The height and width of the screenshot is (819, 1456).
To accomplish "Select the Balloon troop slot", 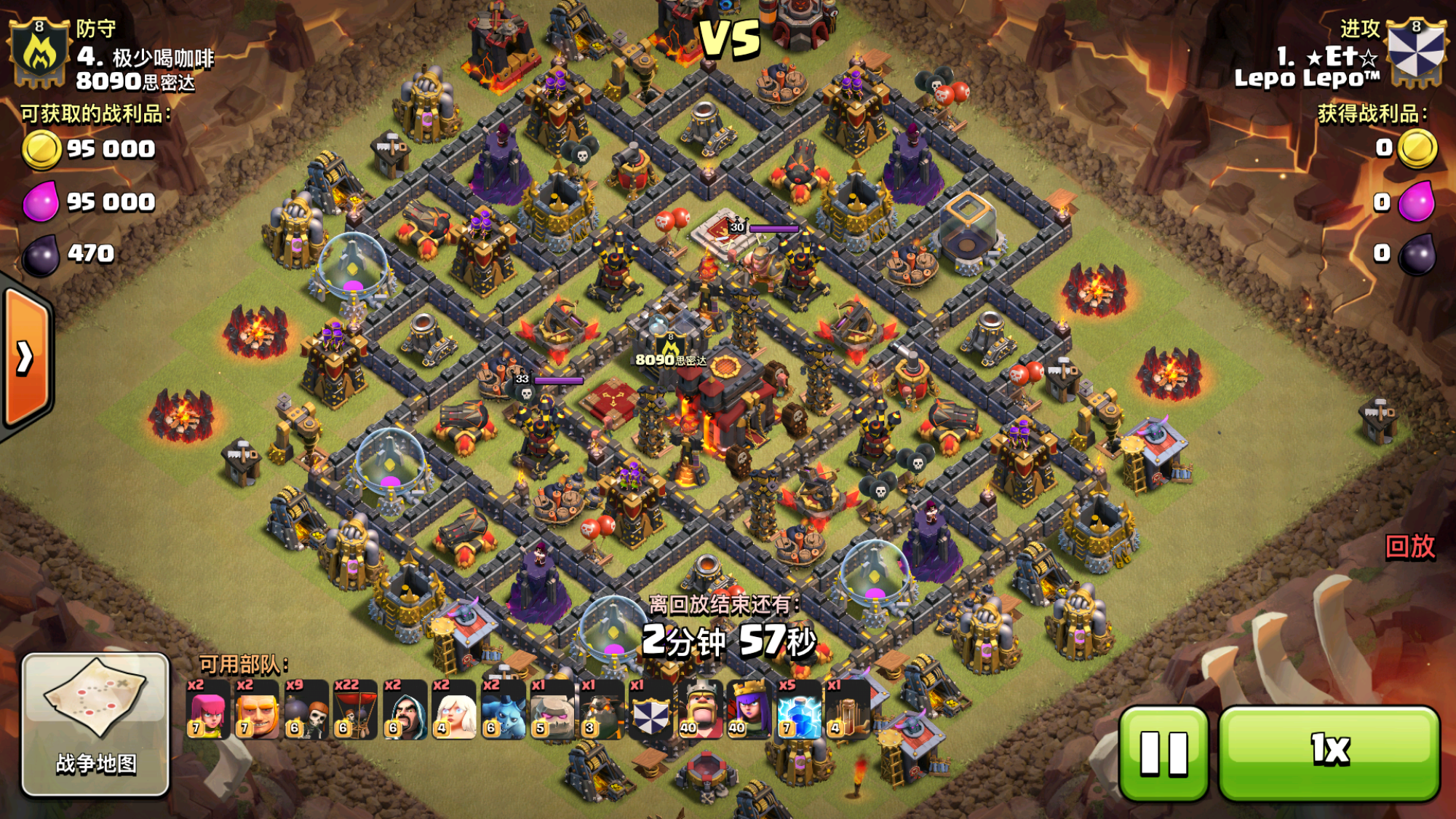I will (x=355, y=710).
